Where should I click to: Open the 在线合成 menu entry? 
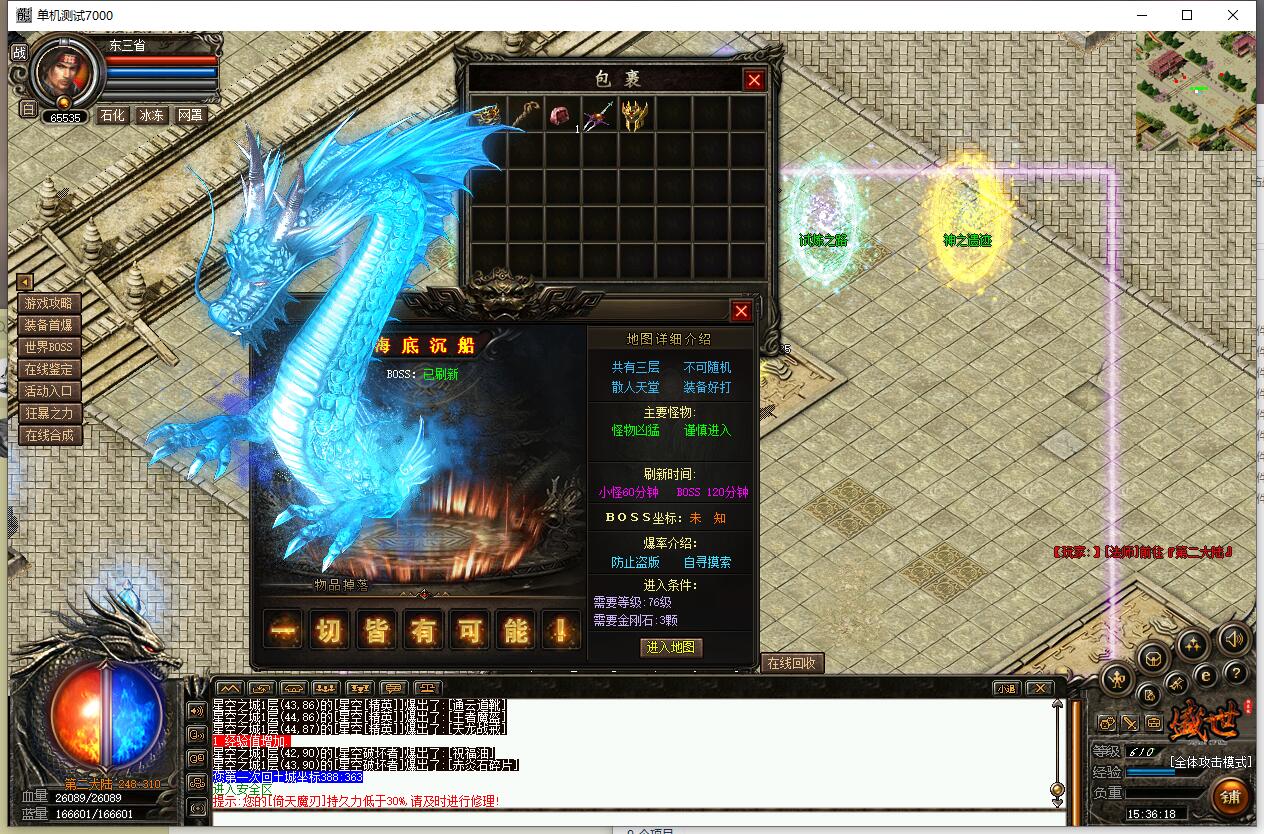[x=49, y=435]
